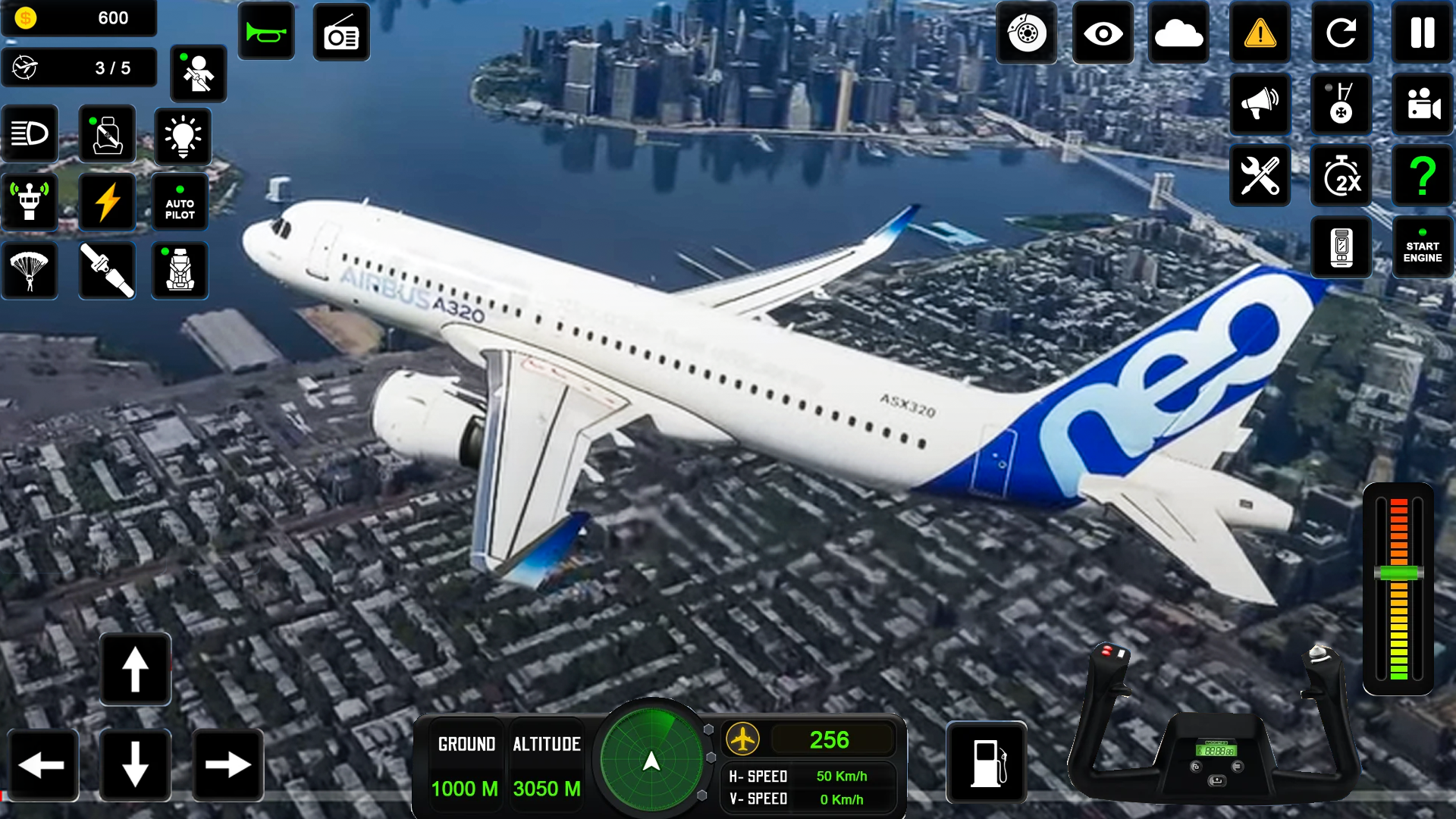Image resolution: width=1456 pixels, height=819 pixels.
Task: Turn on the headlights
Action: tap(29, 133)
